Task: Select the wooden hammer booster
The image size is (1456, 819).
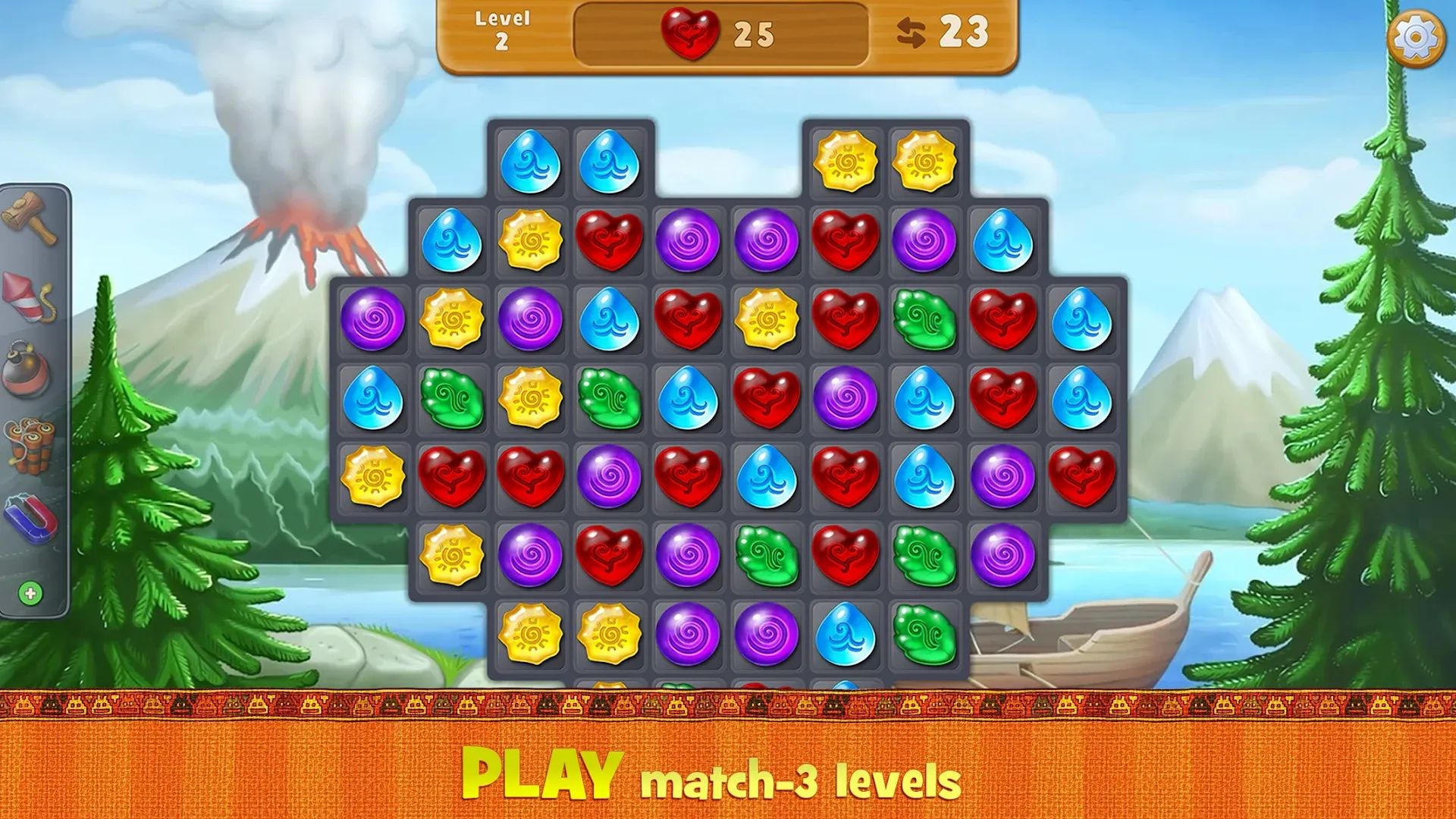Action: click(x=30, y=218)
